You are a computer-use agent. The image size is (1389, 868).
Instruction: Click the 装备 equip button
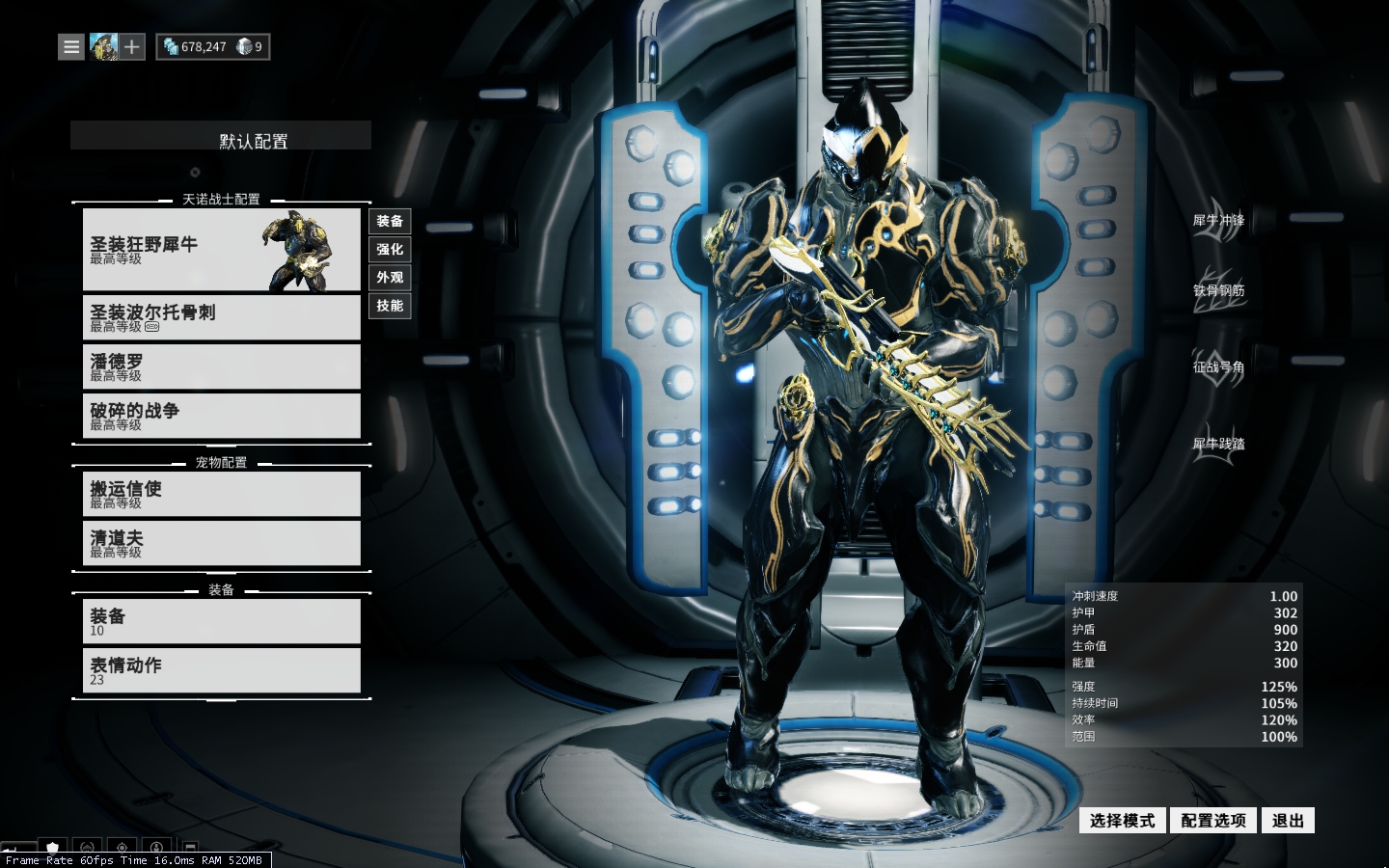(390, 222)
